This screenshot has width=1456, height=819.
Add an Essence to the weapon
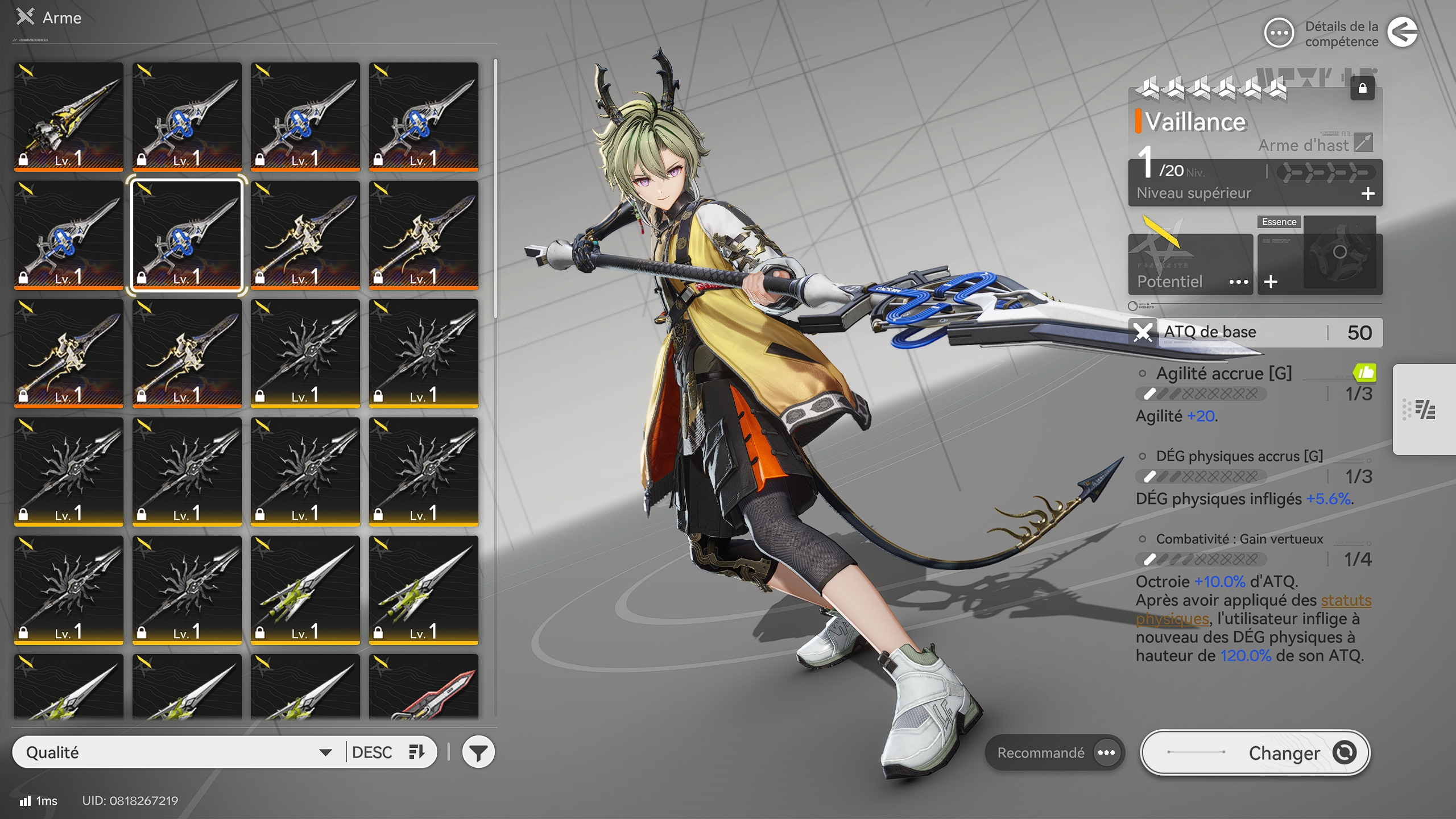(1271, 282)
